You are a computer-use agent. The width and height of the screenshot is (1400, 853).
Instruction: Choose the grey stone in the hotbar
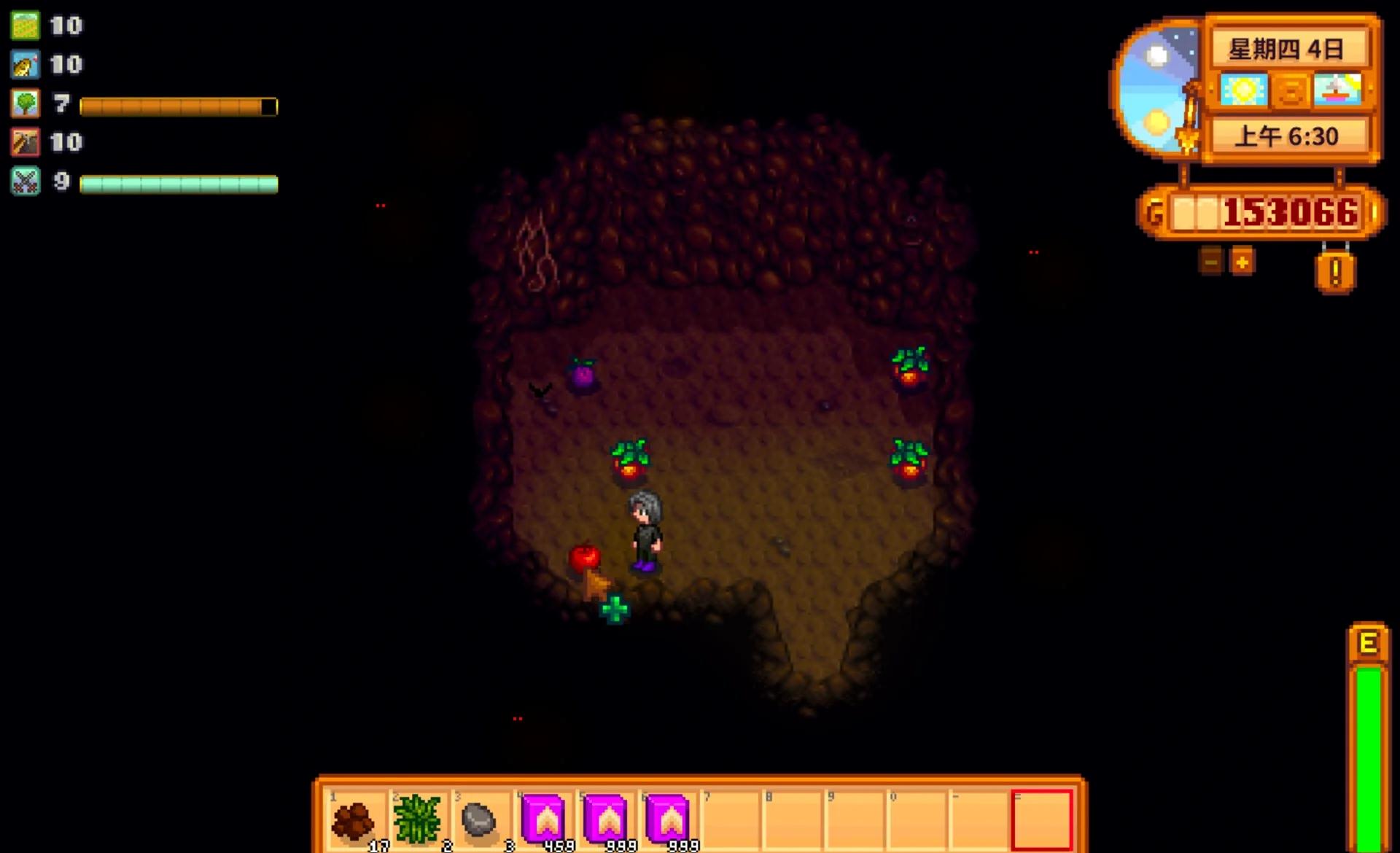pos(479,819)
